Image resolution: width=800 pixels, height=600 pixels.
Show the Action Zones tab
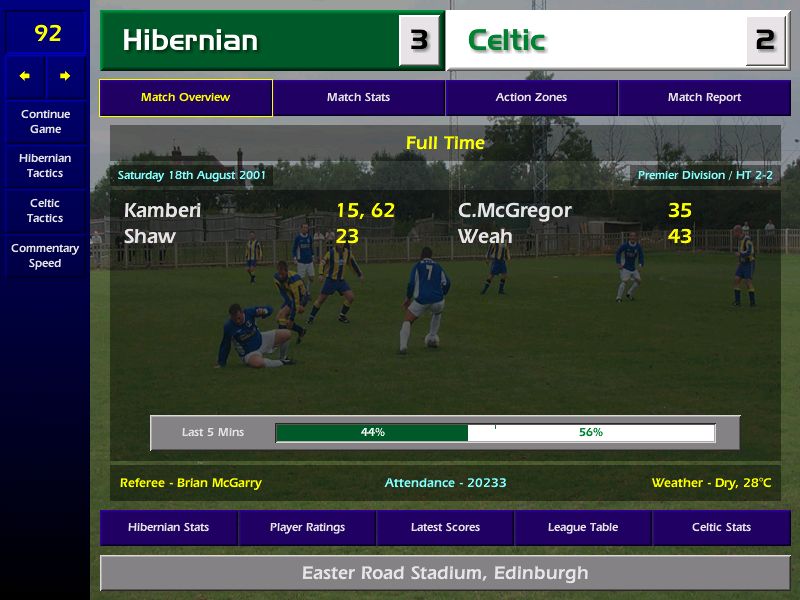pos(531,98)
